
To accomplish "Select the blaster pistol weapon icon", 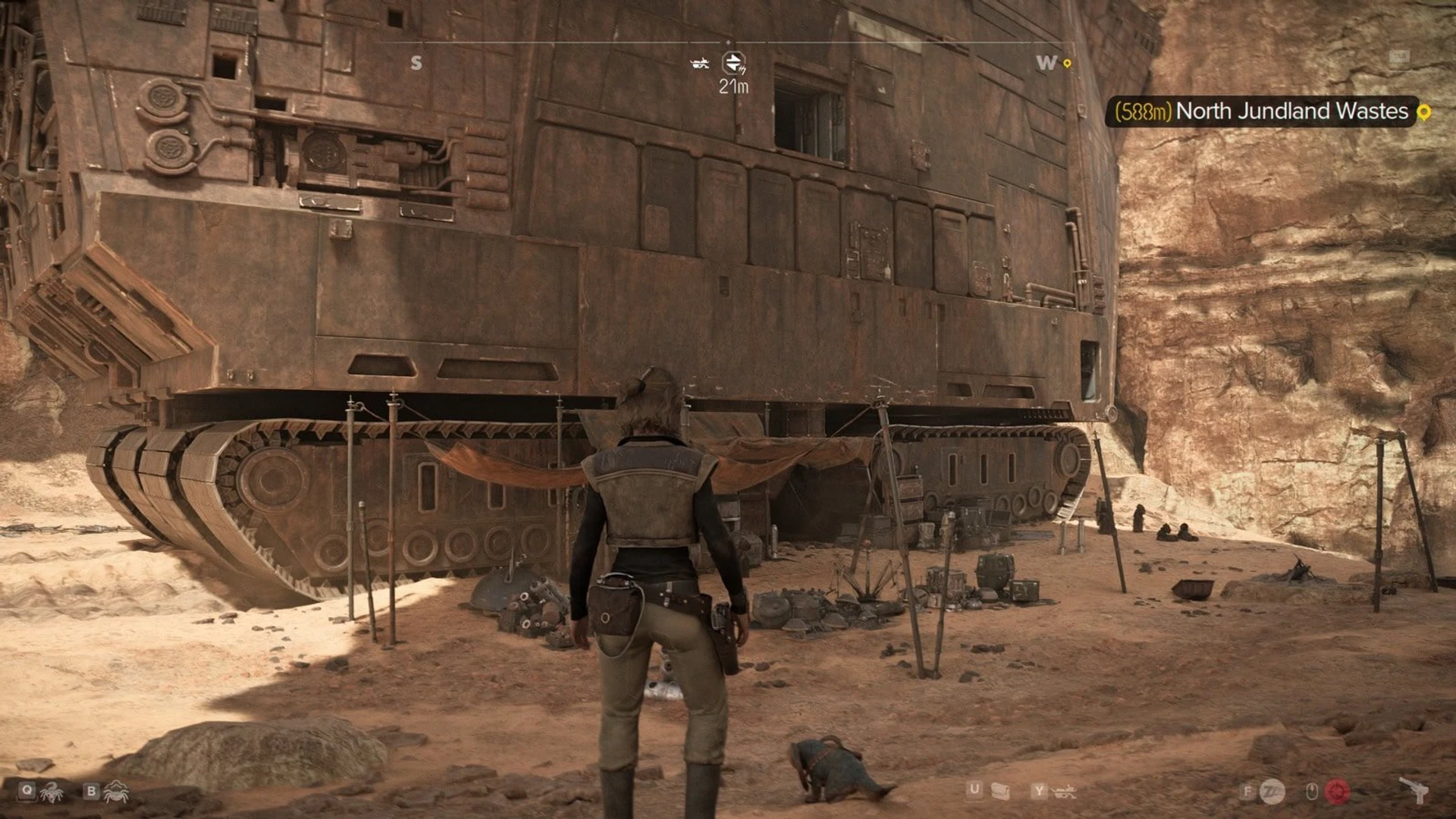I will coord(1414,790).
